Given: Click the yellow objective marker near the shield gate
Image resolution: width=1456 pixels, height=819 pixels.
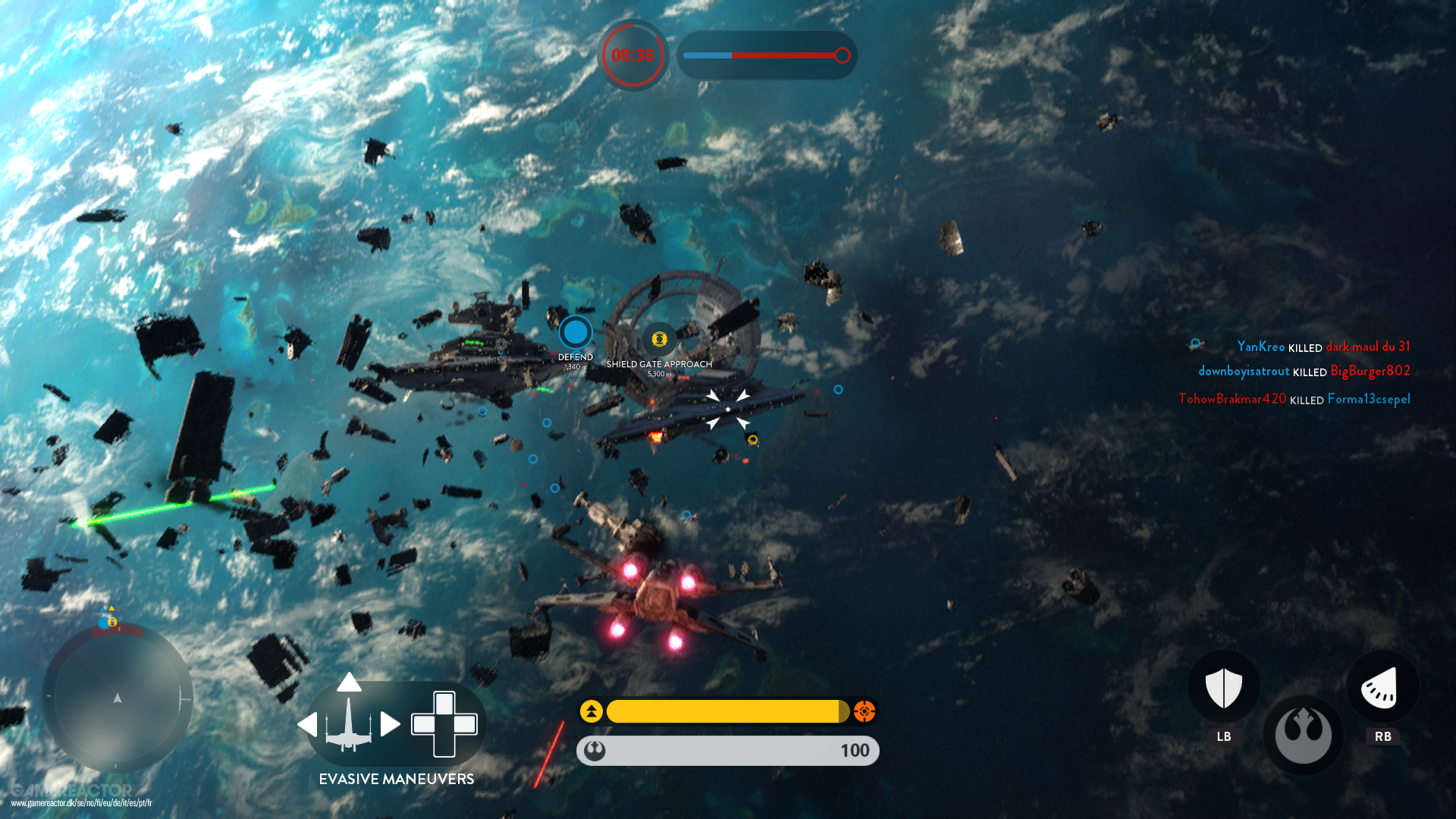Looking at the screenshot, I should click(659, 340).
